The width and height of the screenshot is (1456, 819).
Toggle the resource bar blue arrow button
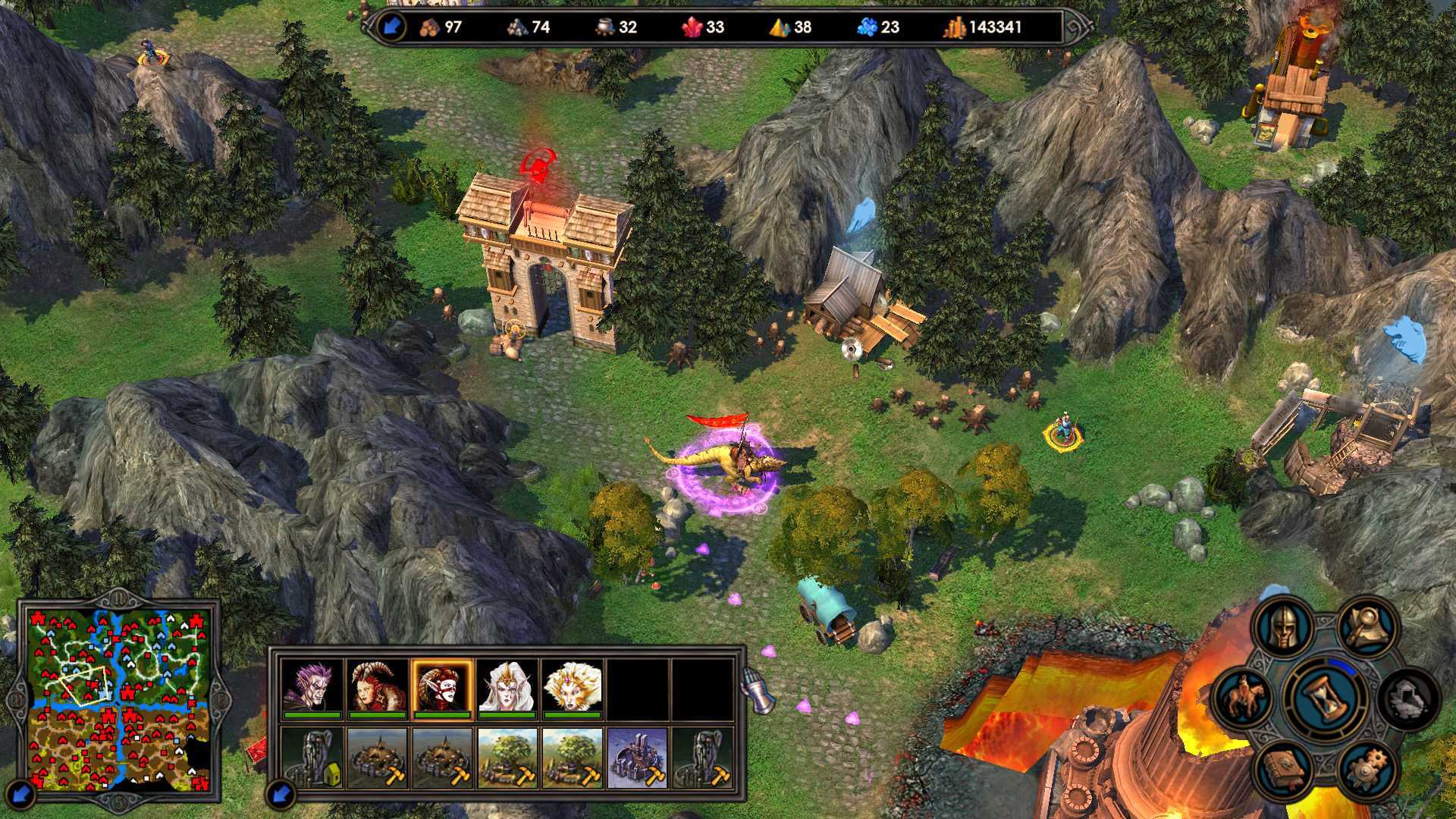(391, 27)
